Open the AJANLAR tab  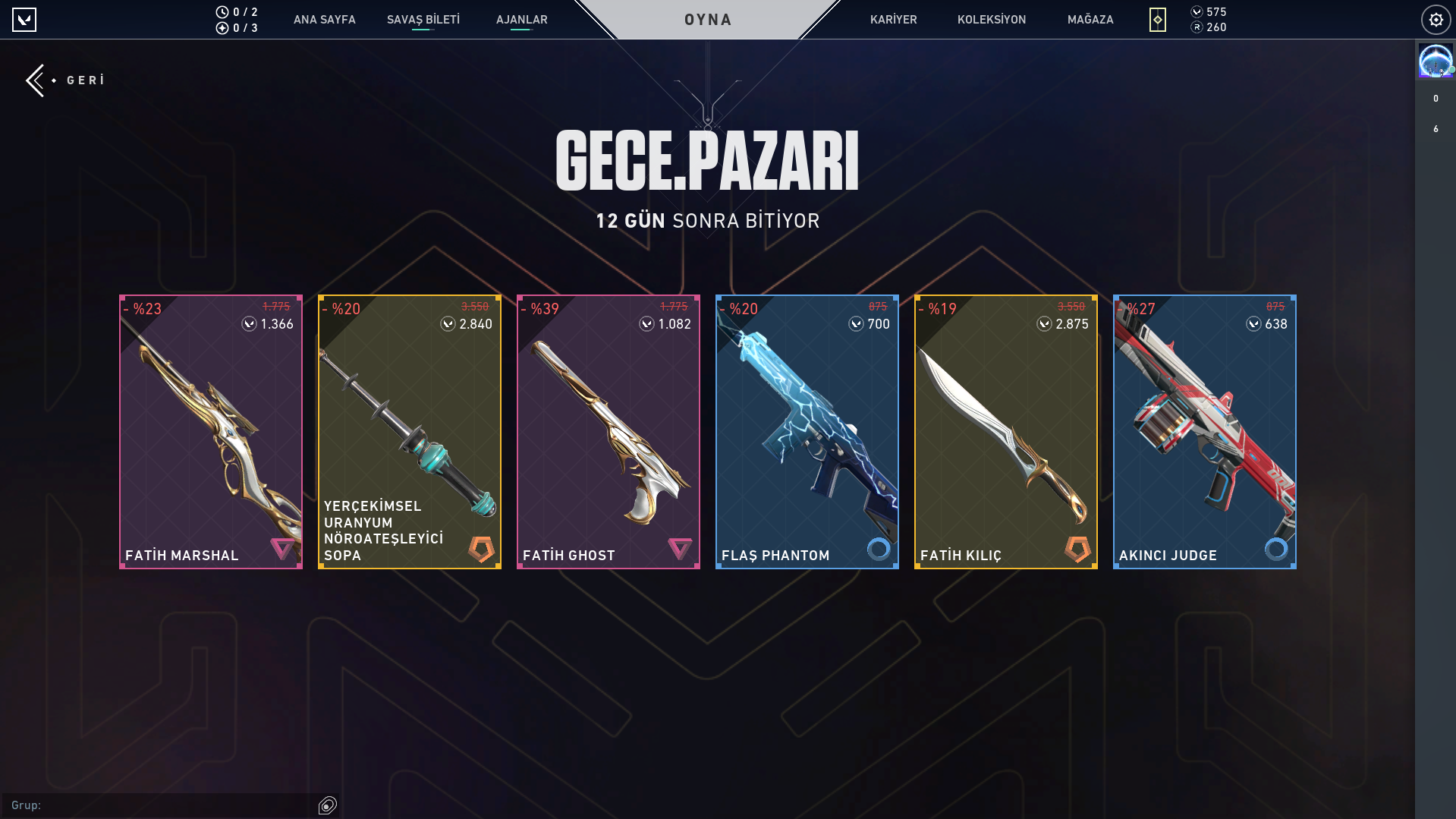point(521,20)
